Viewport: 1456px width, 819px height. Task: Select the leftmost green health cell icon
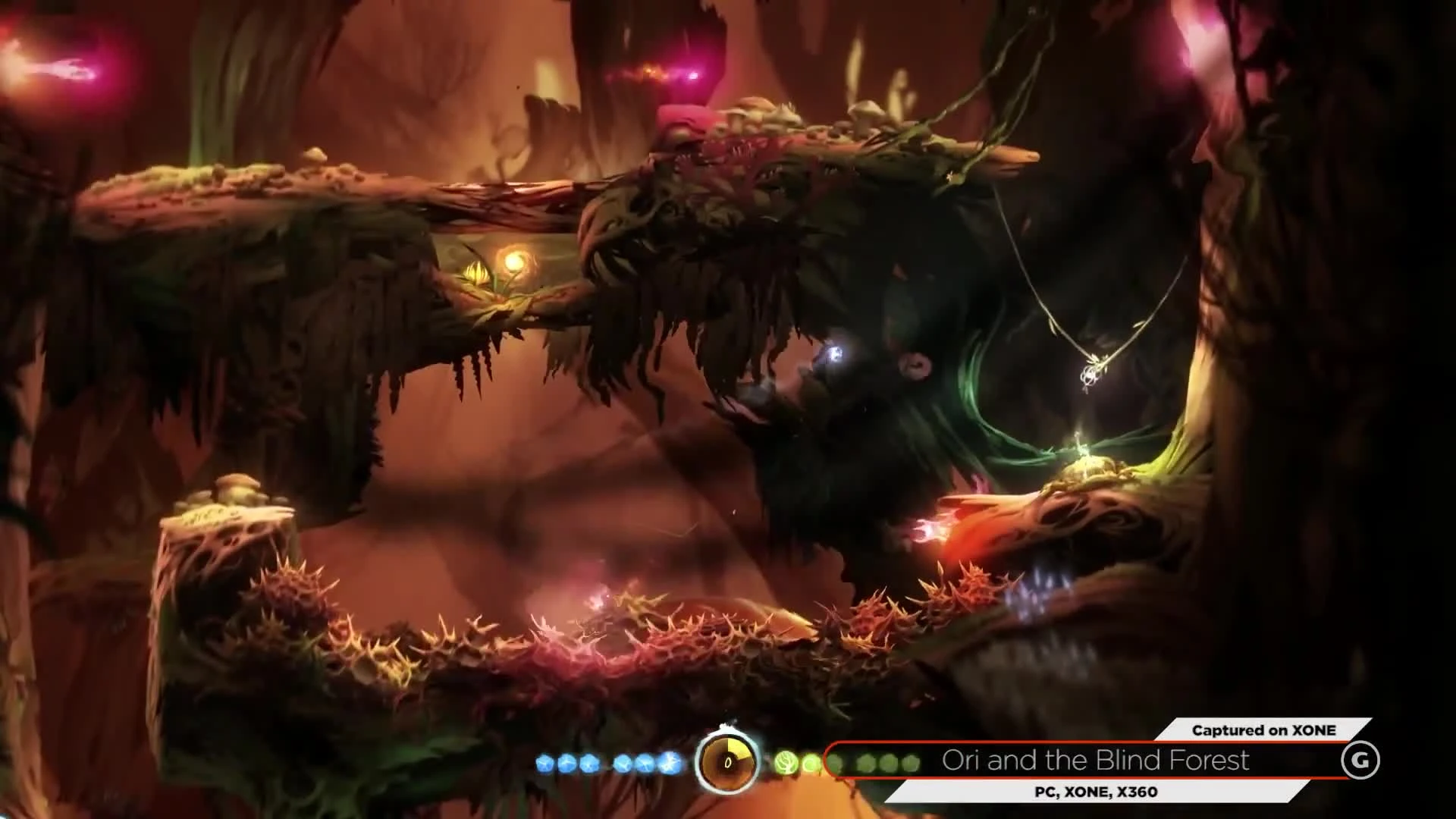tap(786, 761)
